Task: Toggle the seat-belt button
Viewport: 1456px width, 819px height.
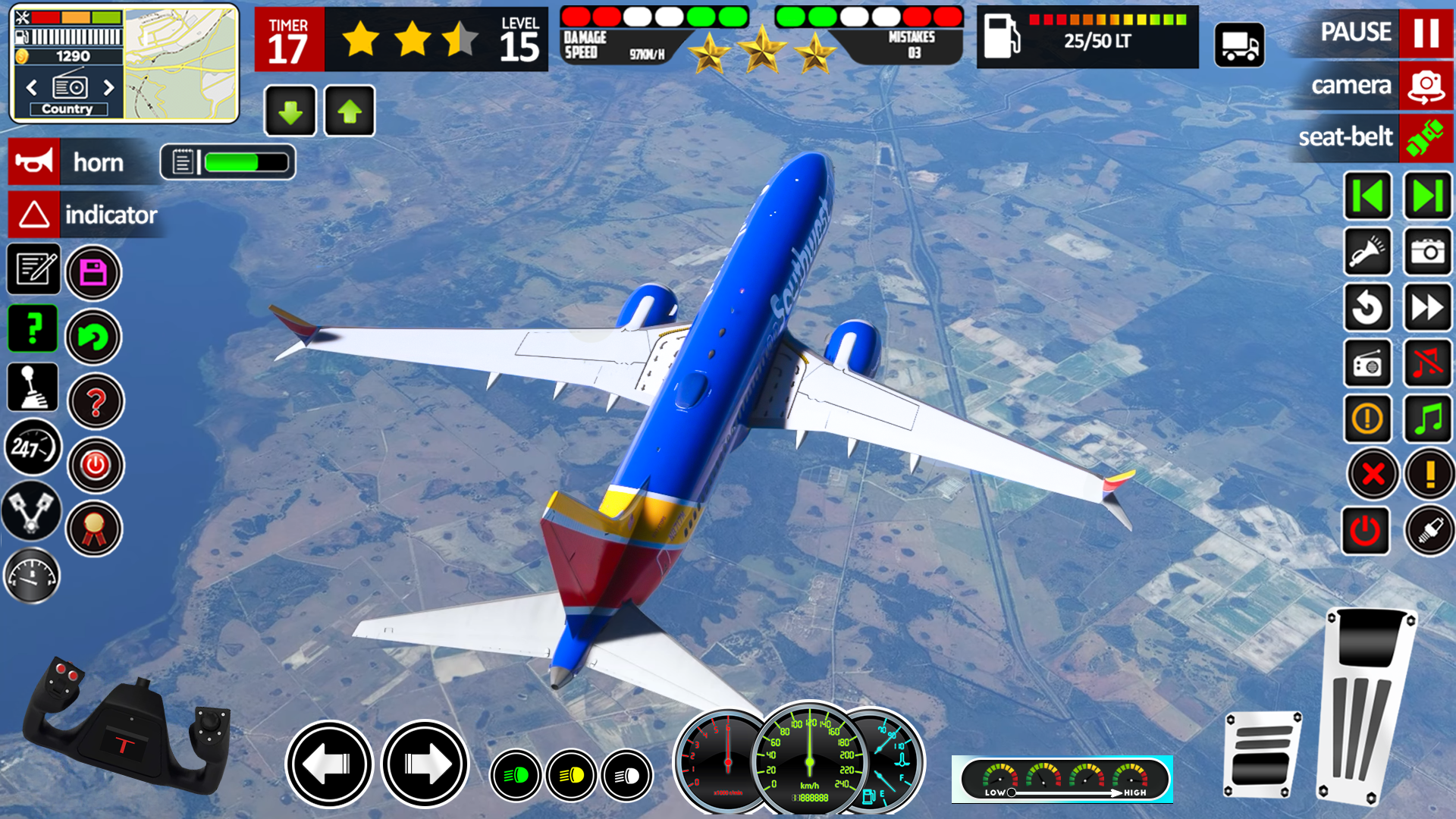Action: [1426, 138]
